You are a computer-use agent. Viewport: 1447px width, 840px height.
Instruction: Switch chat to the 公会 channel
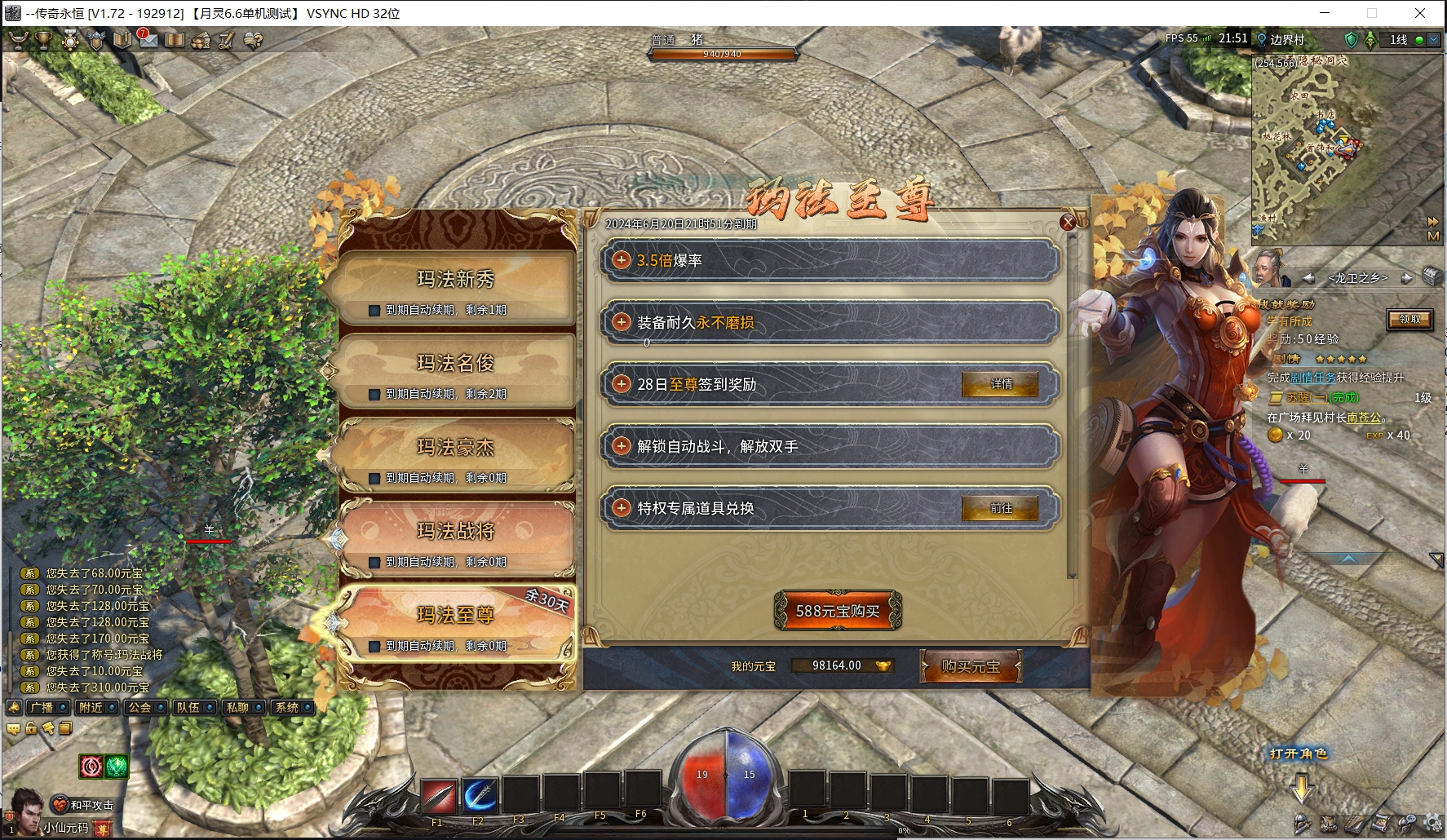click(x=145, y=708)
